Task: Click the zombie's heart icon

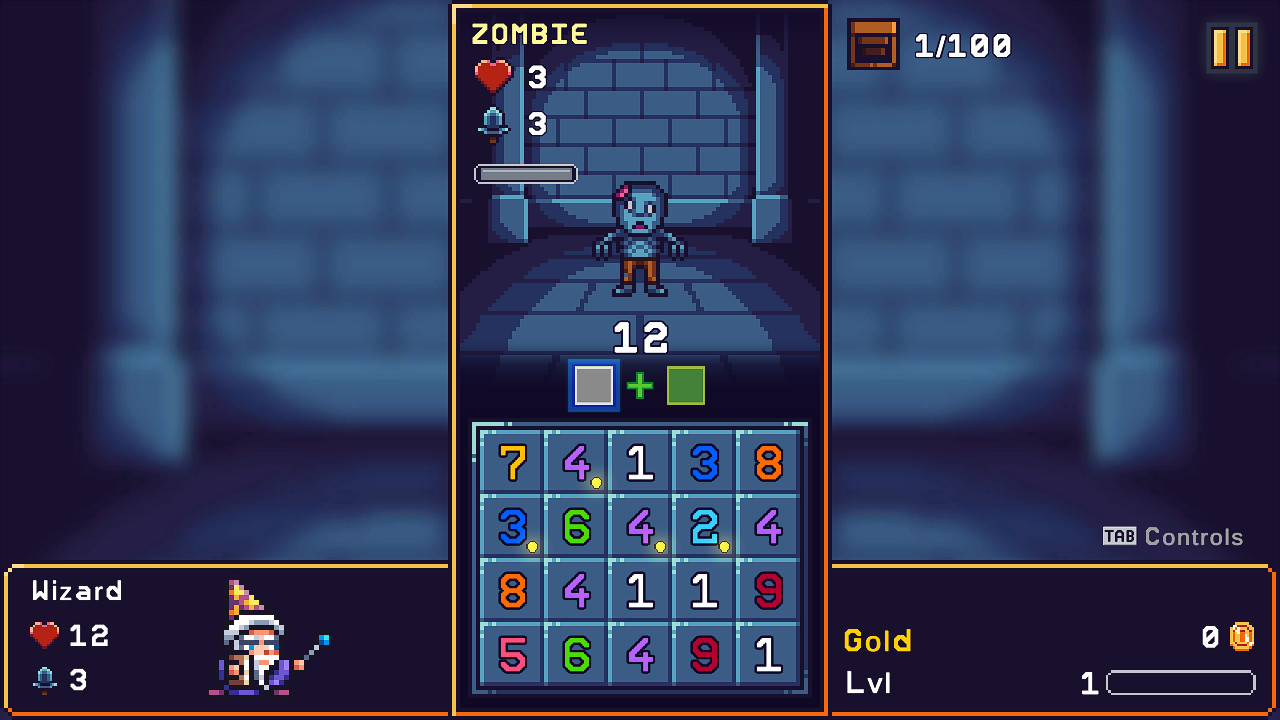Action: [492, 76]
